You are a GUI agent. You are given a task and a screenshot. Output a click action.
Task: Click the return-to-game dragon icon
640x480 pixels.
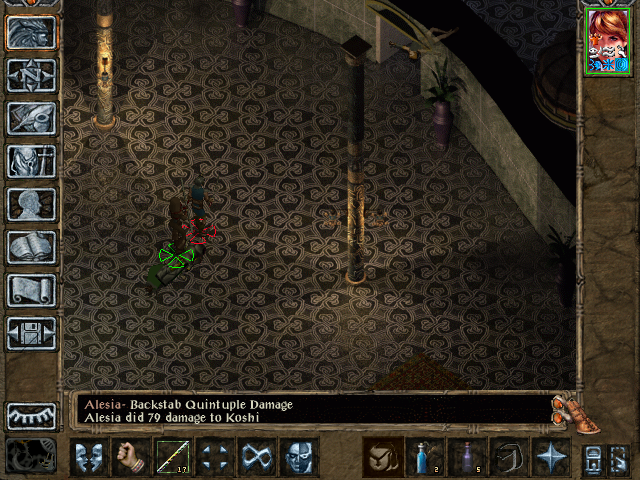[x=32, y=33]
